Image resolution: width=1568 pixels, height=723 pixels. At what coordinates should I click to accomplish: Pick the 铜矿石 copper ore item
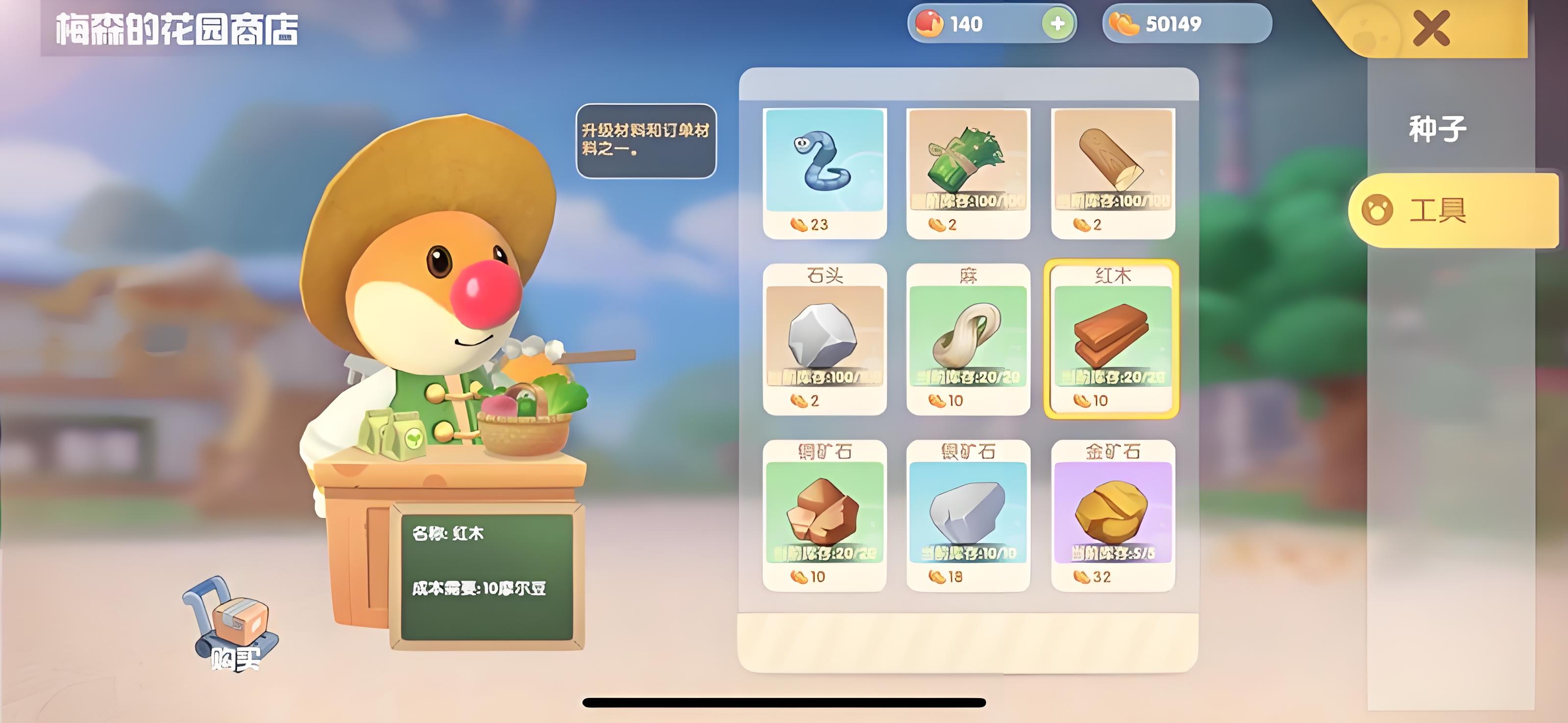pyautogui.click(x=824, y=515)
